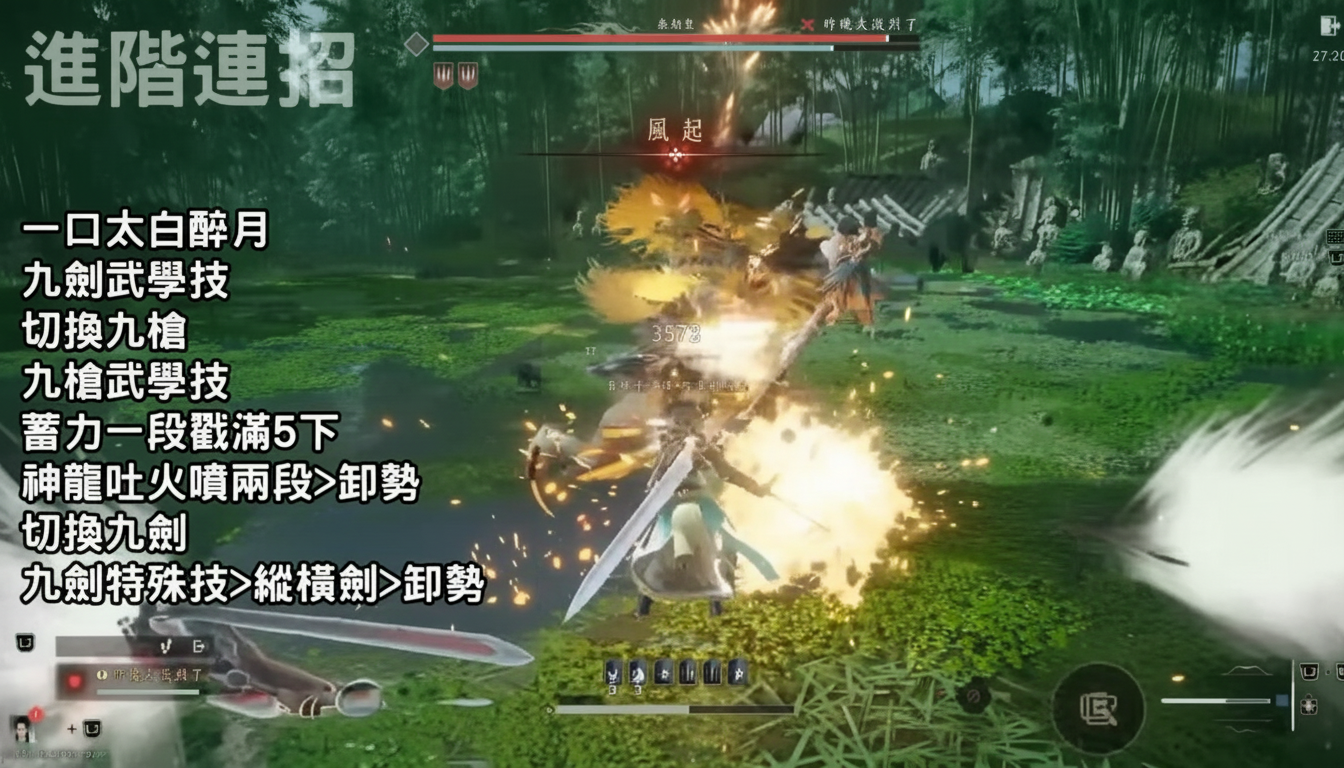Toggle the checkmark above the weapon display
This screenshot has height=768, width=1344.
click(x=167, y=648)
